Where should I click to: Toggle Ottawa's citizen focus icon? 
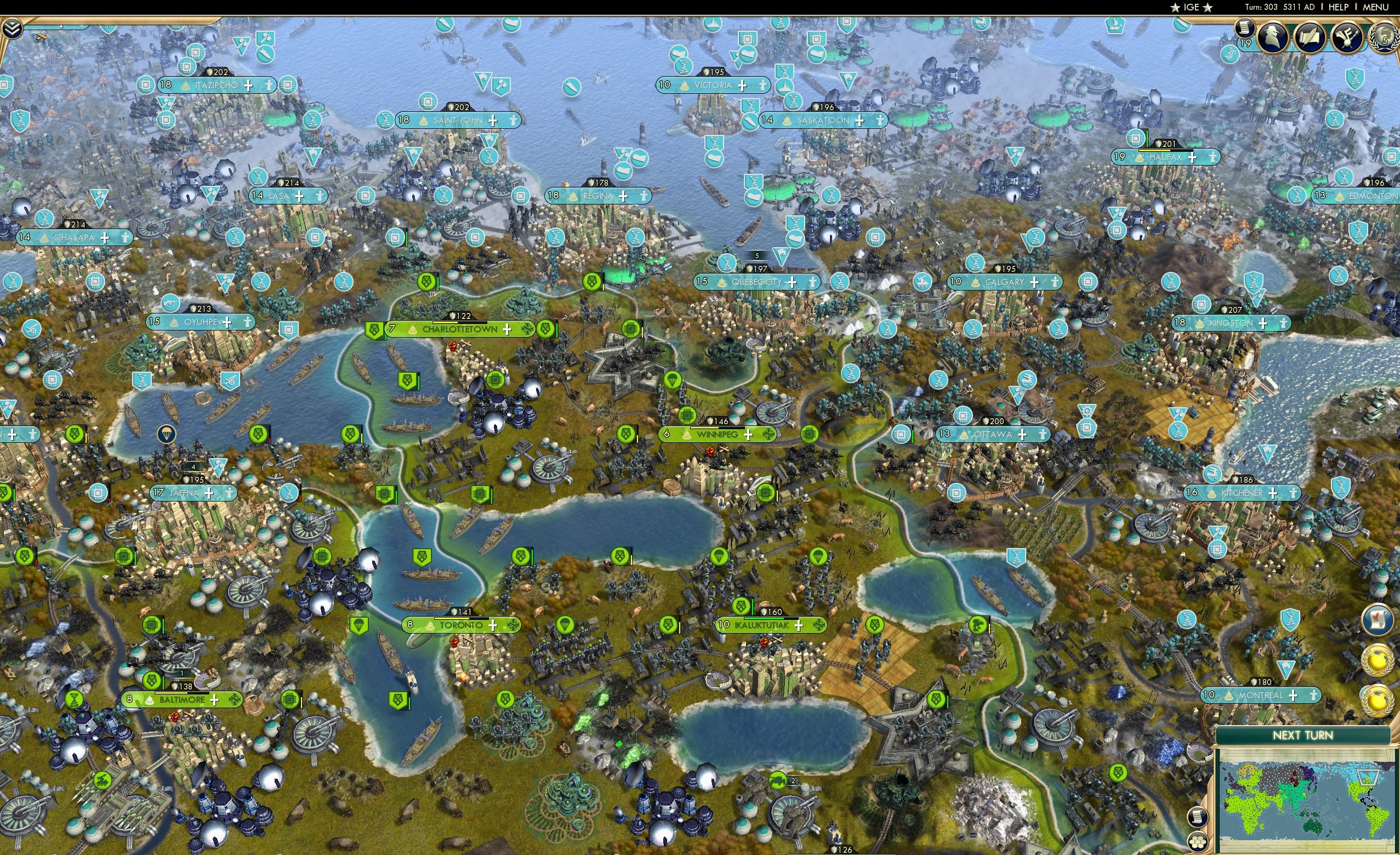(x=1043, y=436)
